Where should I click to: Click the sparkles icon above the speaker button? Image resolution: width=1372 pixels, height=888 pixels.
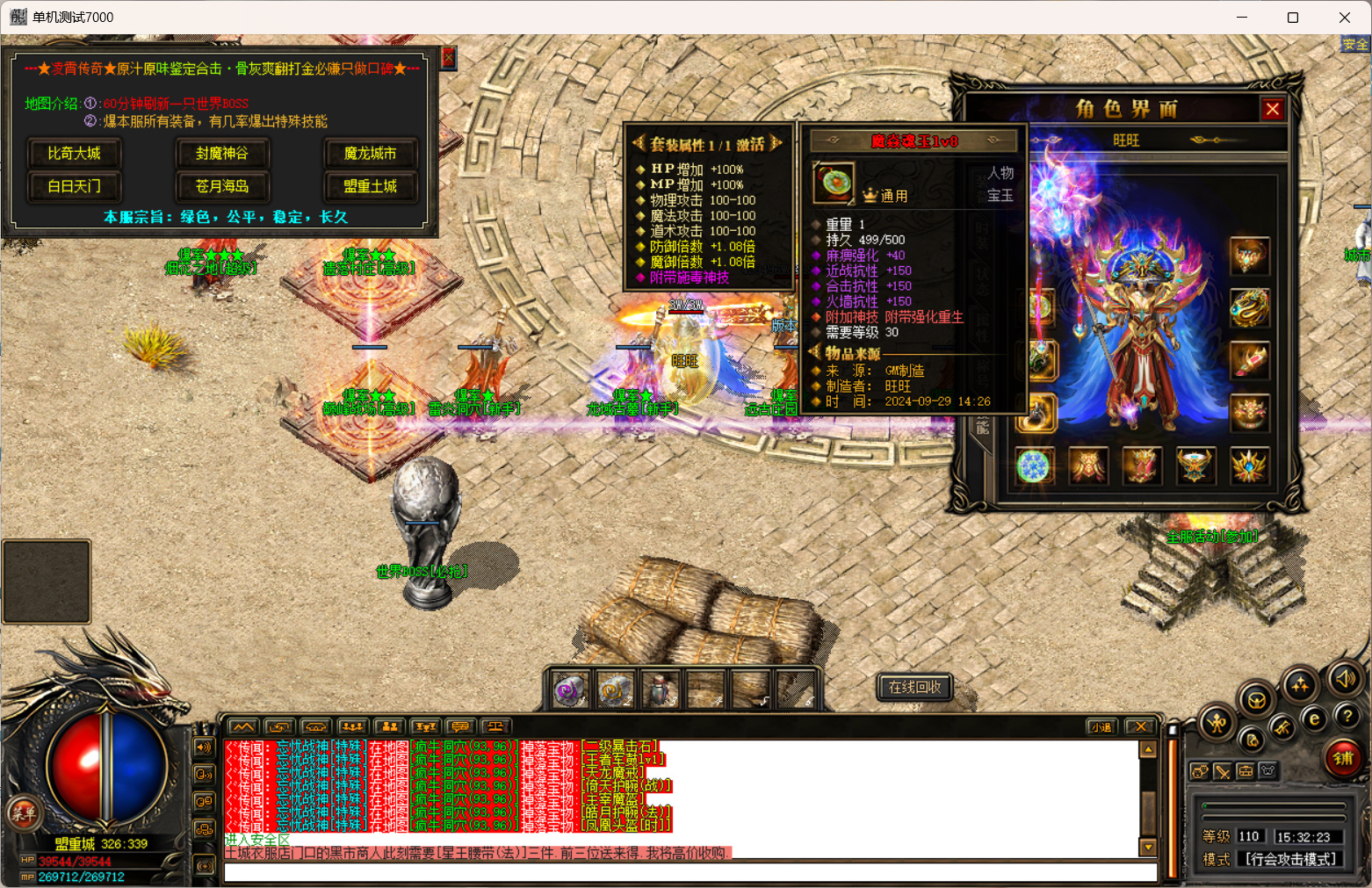[1299, 683]
